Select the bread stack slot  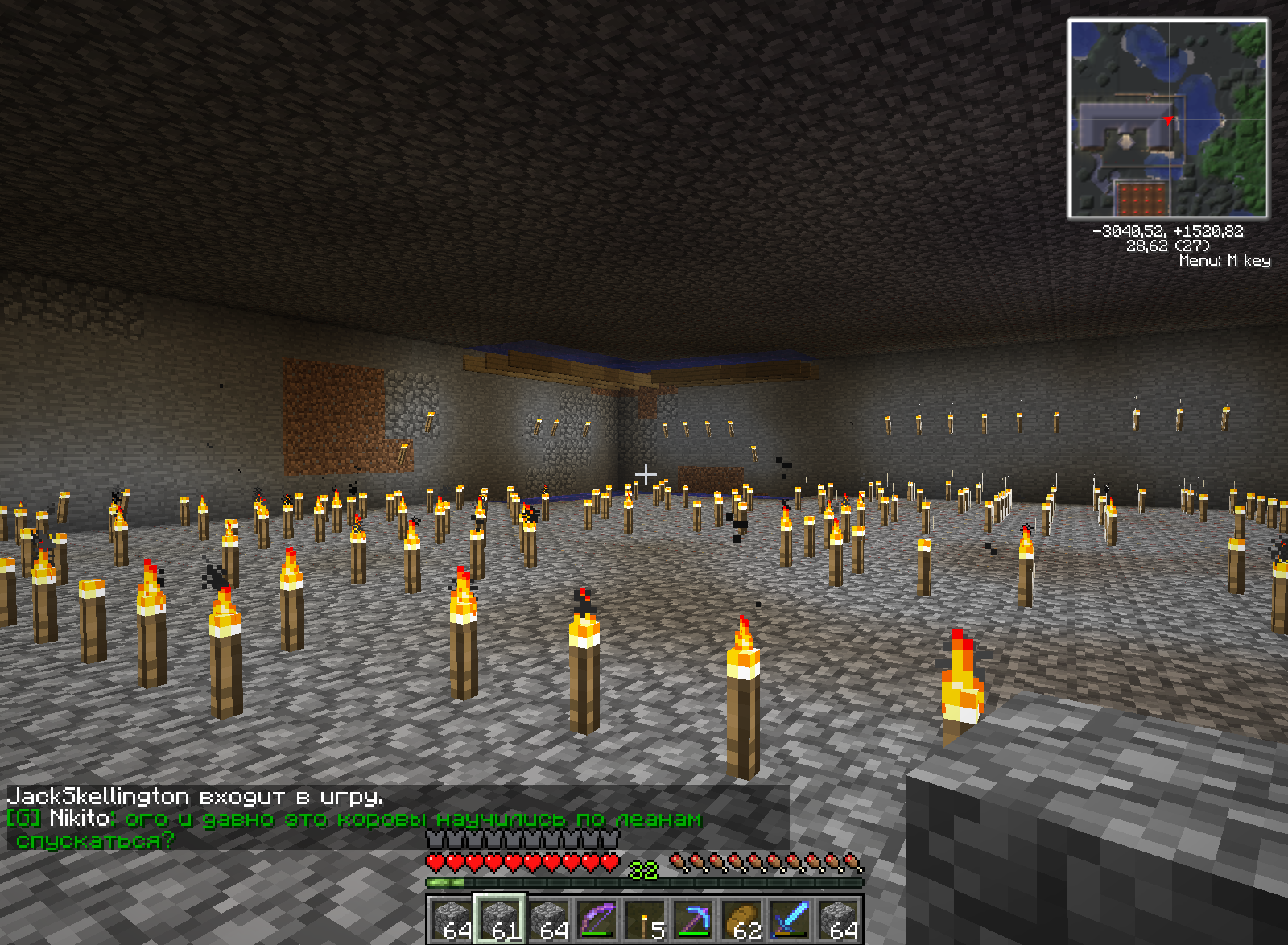741,919
